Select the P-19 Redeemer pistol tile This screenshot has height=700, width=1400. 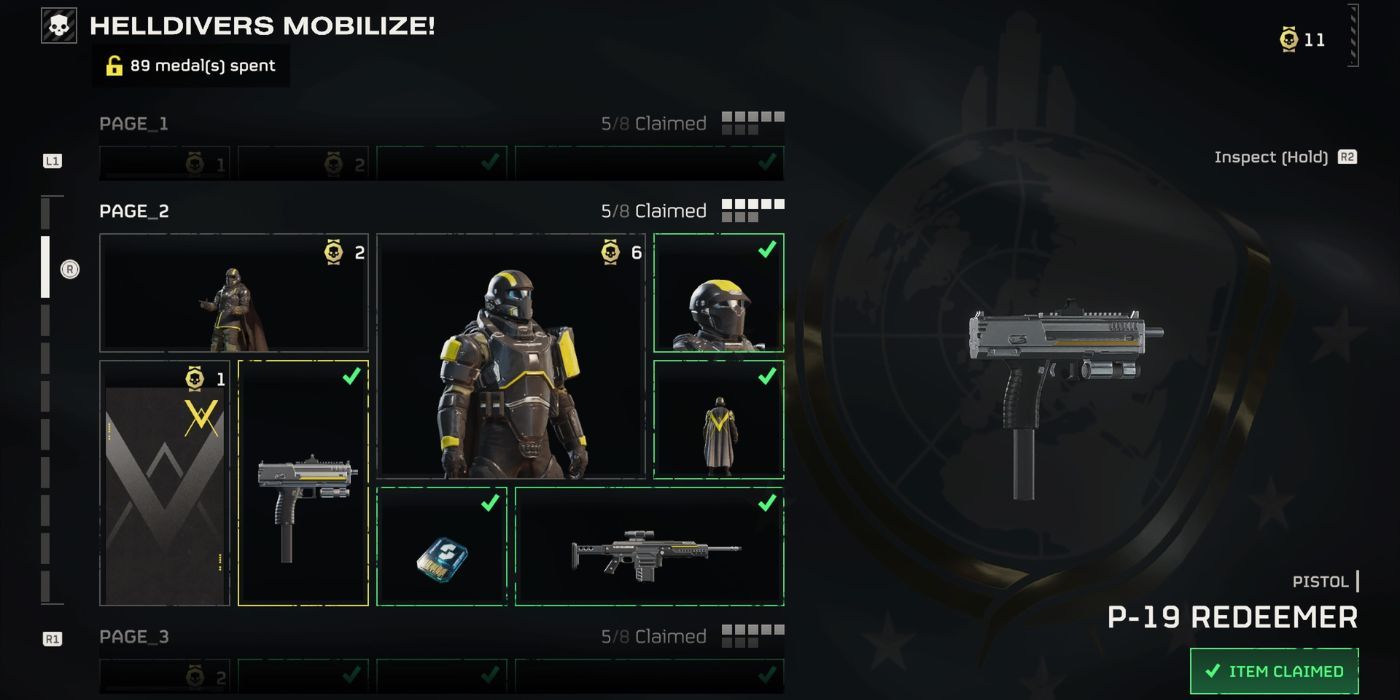pyautogui.click(x=303, y=483)
